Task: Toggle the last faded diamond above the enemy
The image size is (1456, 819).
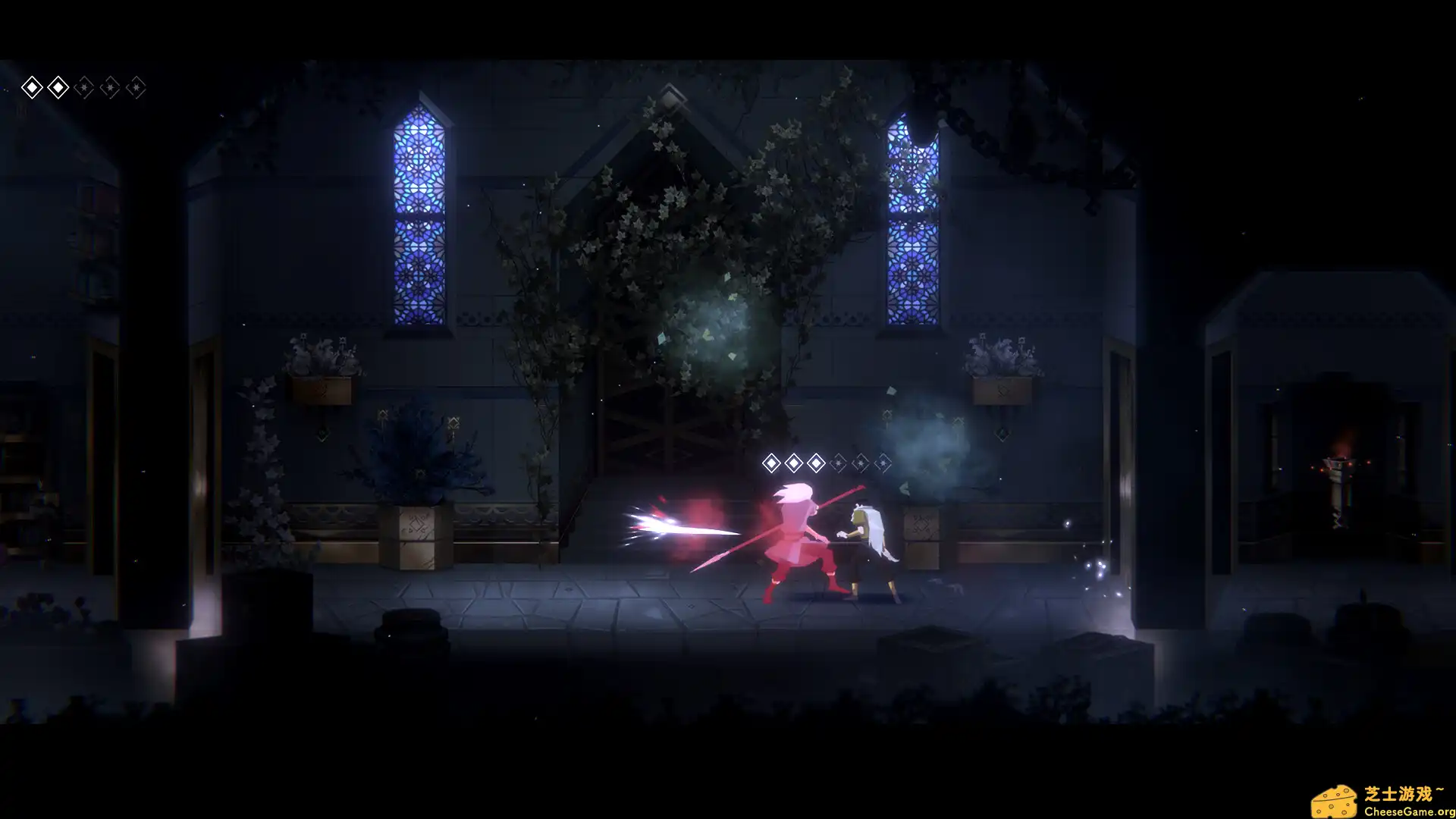Action: 883,463
